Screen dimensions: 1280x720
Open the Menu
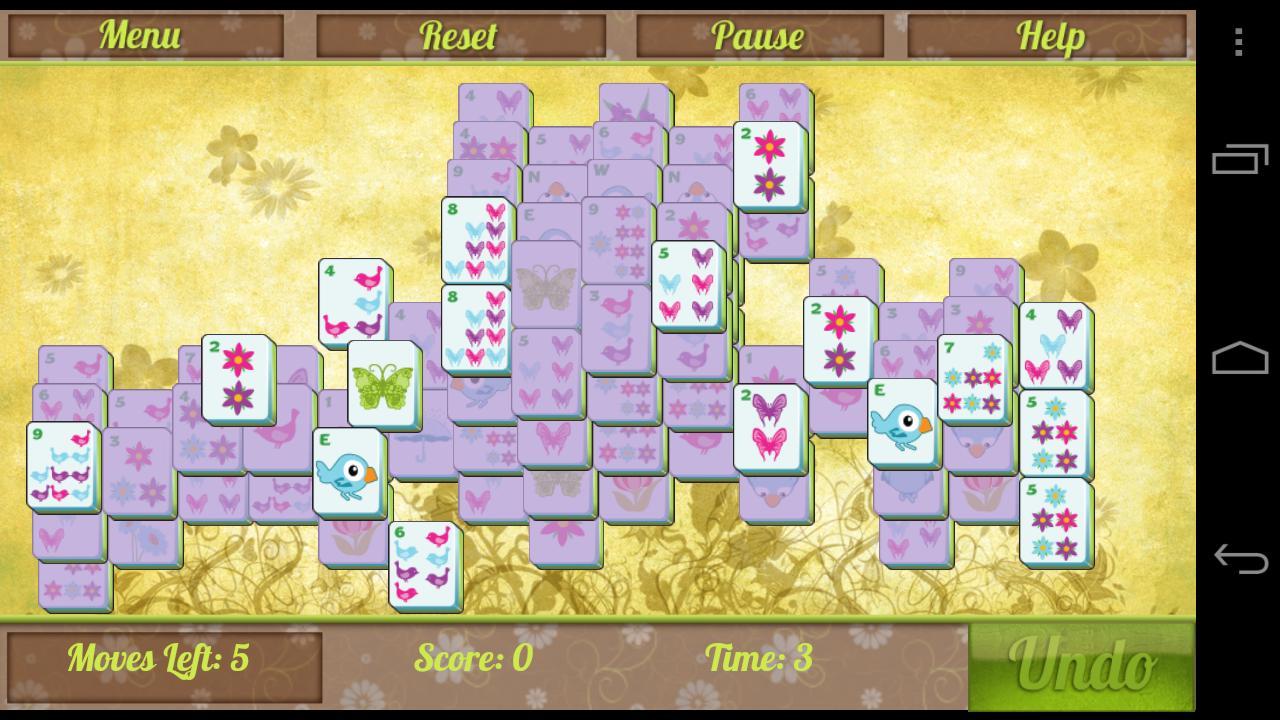138,35
